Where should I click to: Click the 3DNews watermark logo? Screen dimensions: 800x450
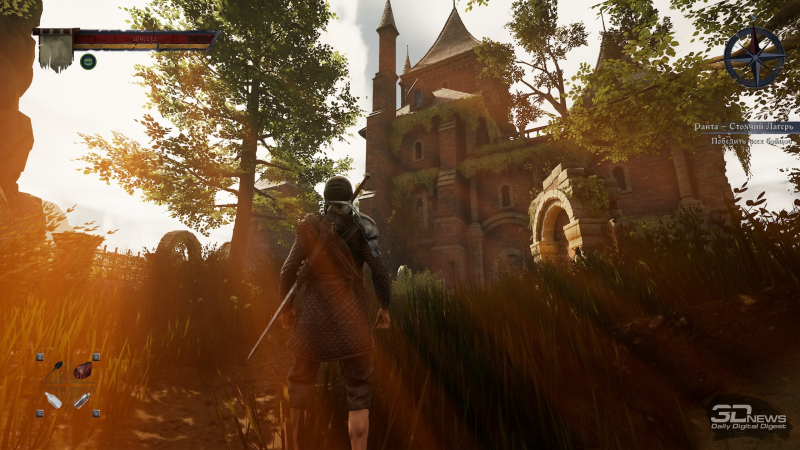[x=748, y=417]
